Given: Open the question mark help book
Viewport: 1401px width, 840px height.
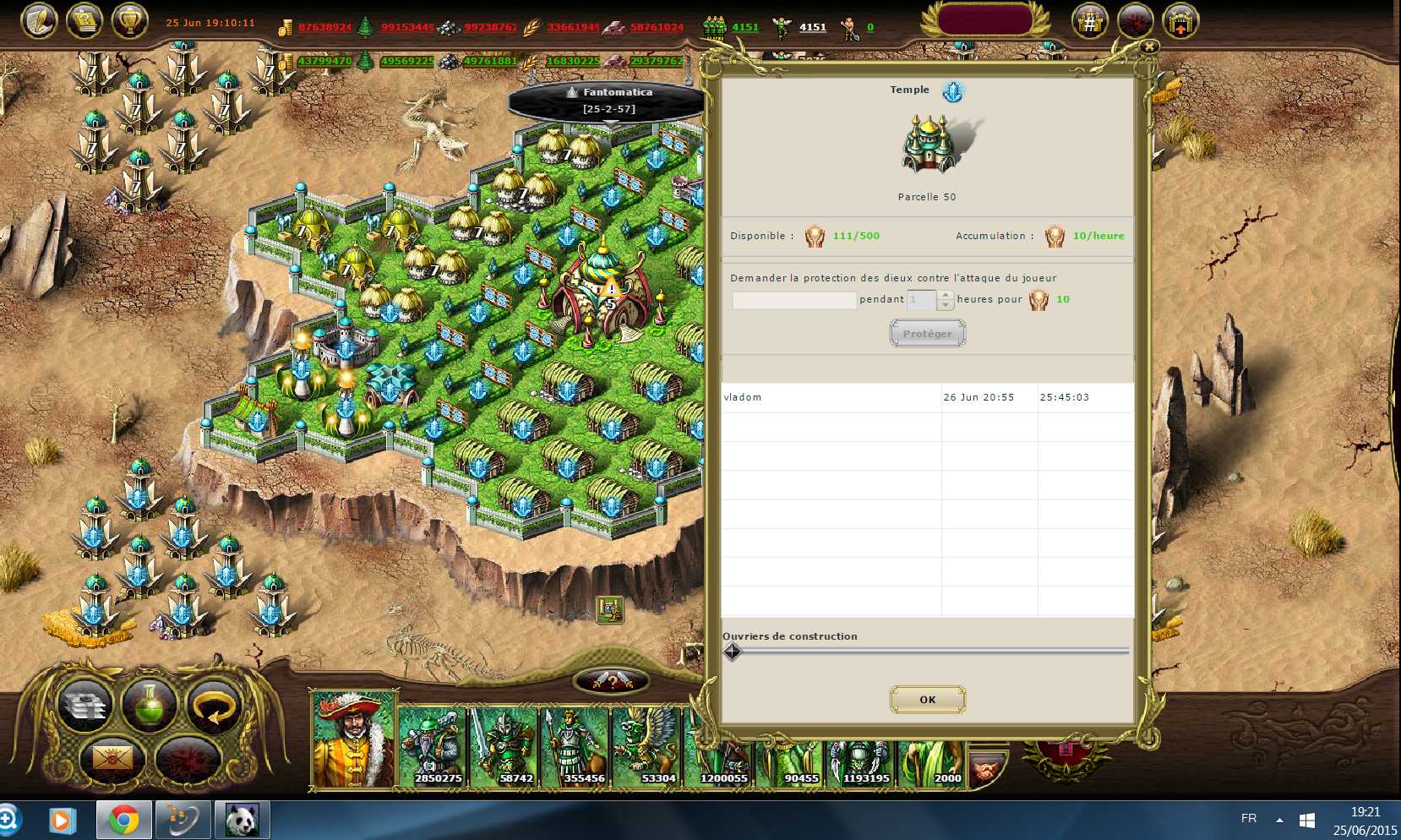Looking at the screenshot, I should click(x=84, y=21).
